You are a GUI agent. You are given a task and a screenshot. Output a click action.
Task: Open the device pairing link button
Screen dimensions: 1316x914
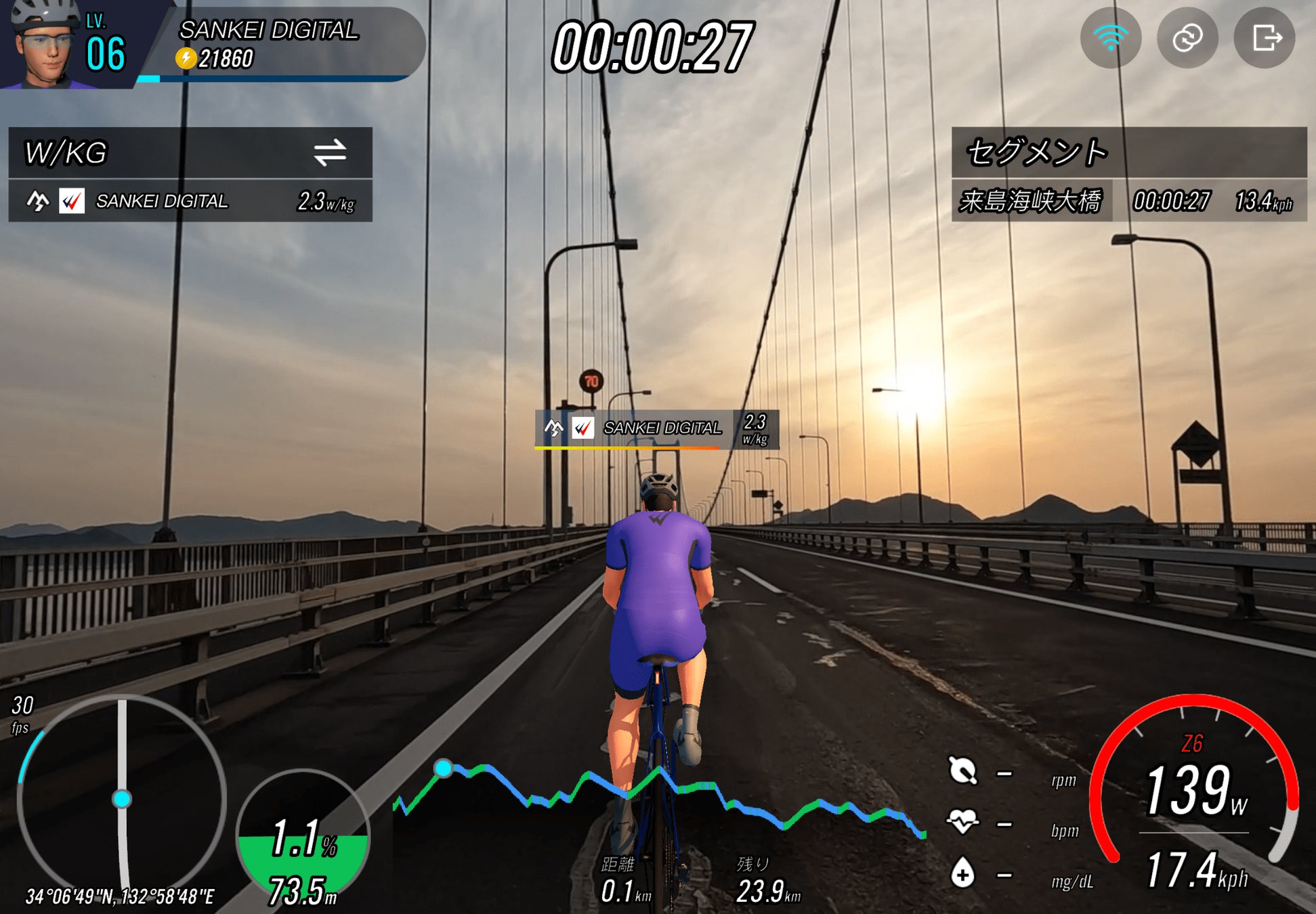pyautogui.click(x=1187, y=38)
